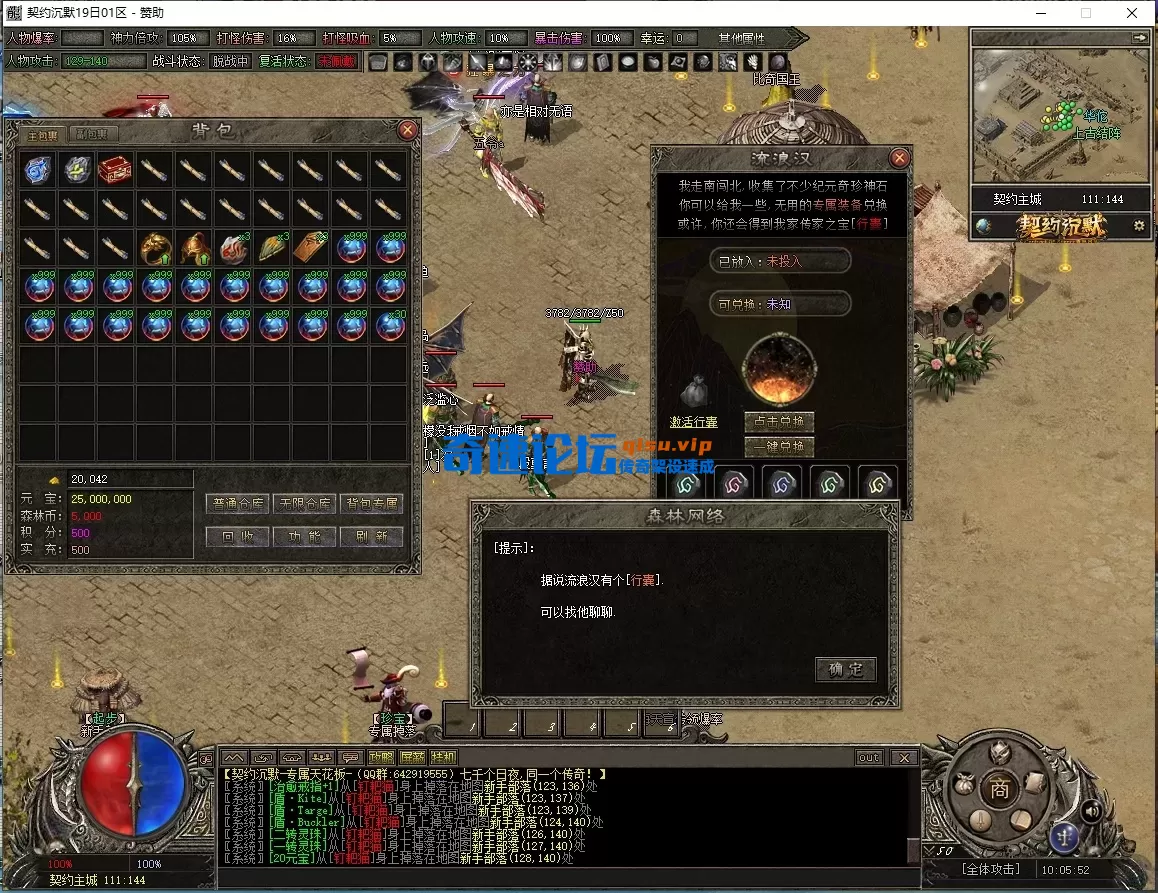Open the 无限仓库 storage
1158x893 pixels.
coord(304,503)
